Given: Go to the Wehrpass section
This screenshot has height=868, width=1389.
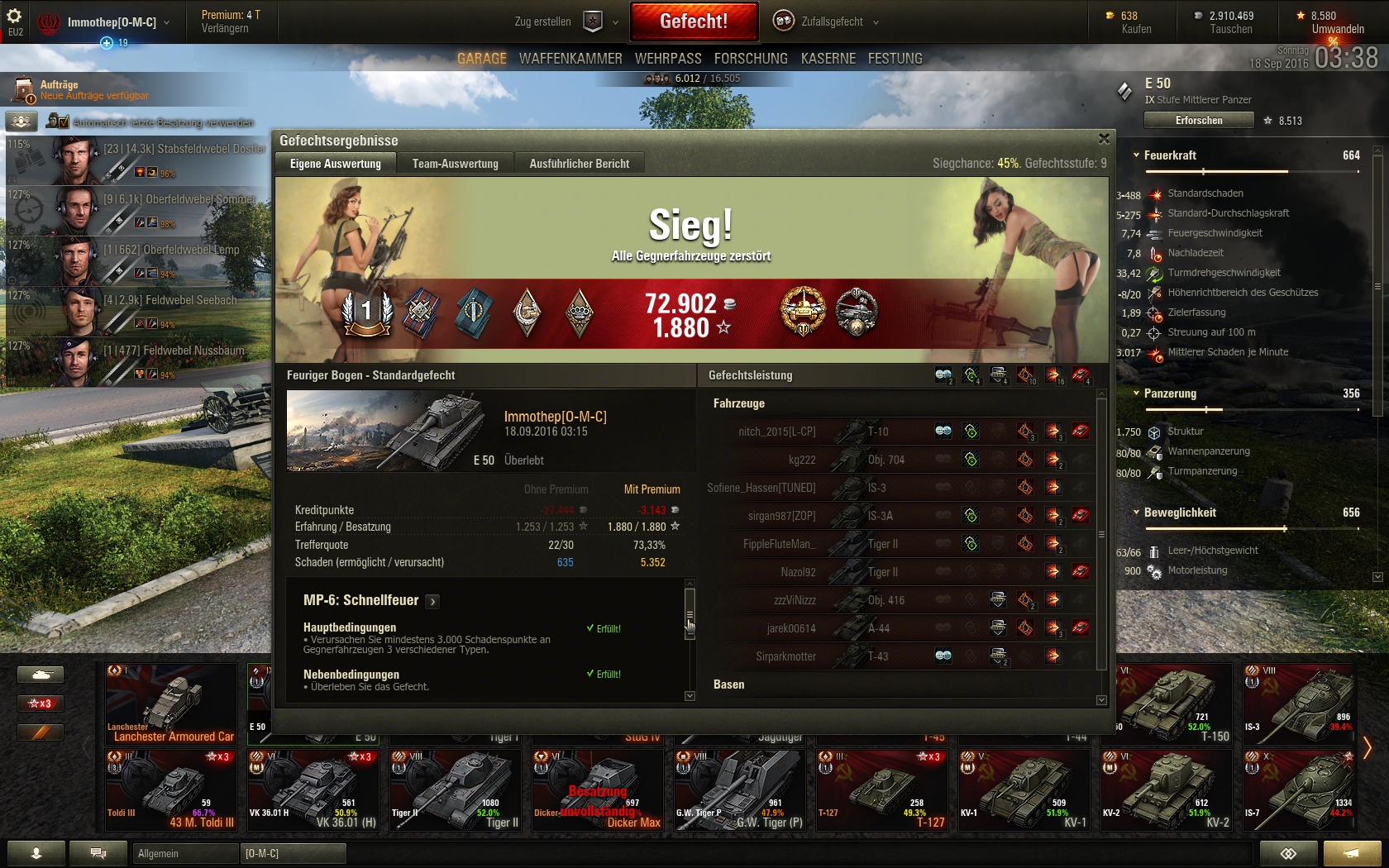Looking at the screenshot, I should [668, 59].
